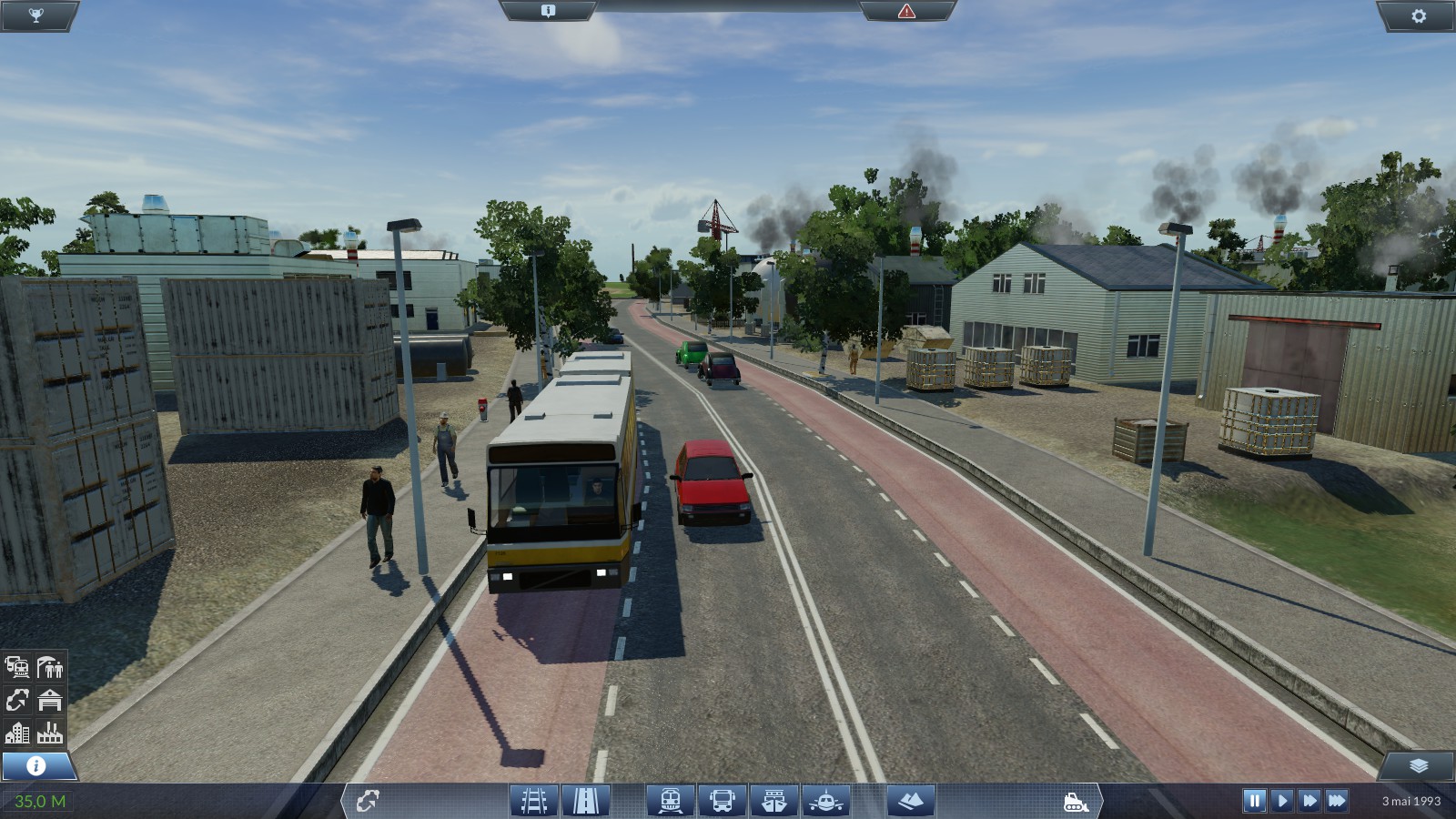Select the bus and road vehicle menu
Image resolution: width=1456 pixels, height=819 pixels.
[x=723, y=801]
